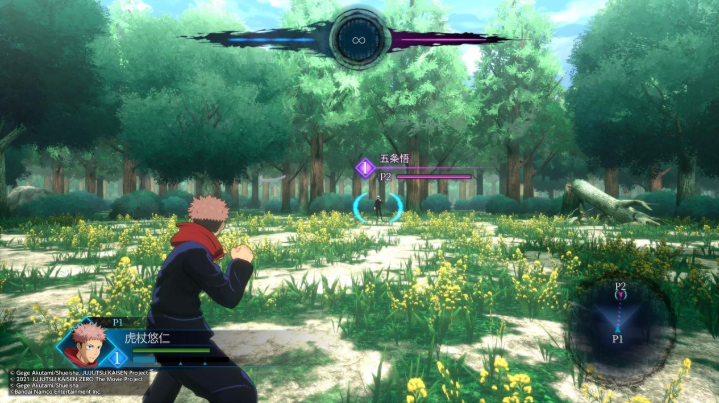Viewport: 719px width, 403px height.
Task: Click the purple level diamond beside 五条悟
Action: pyautogui.click(x=365, y=167)
